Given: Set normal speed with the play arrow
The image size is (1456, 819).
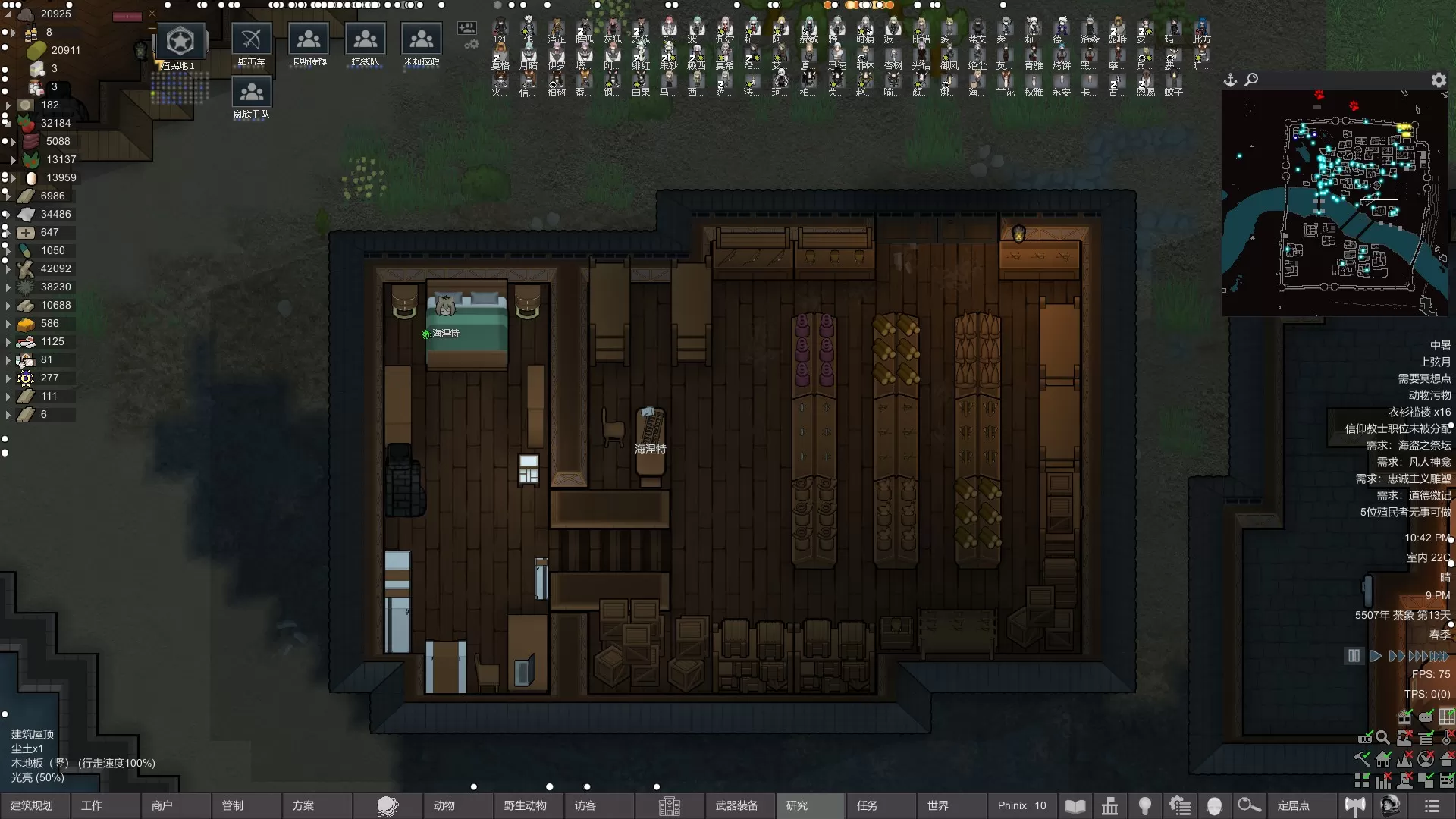Looking at the screenshot, I should pos(1375,656).
